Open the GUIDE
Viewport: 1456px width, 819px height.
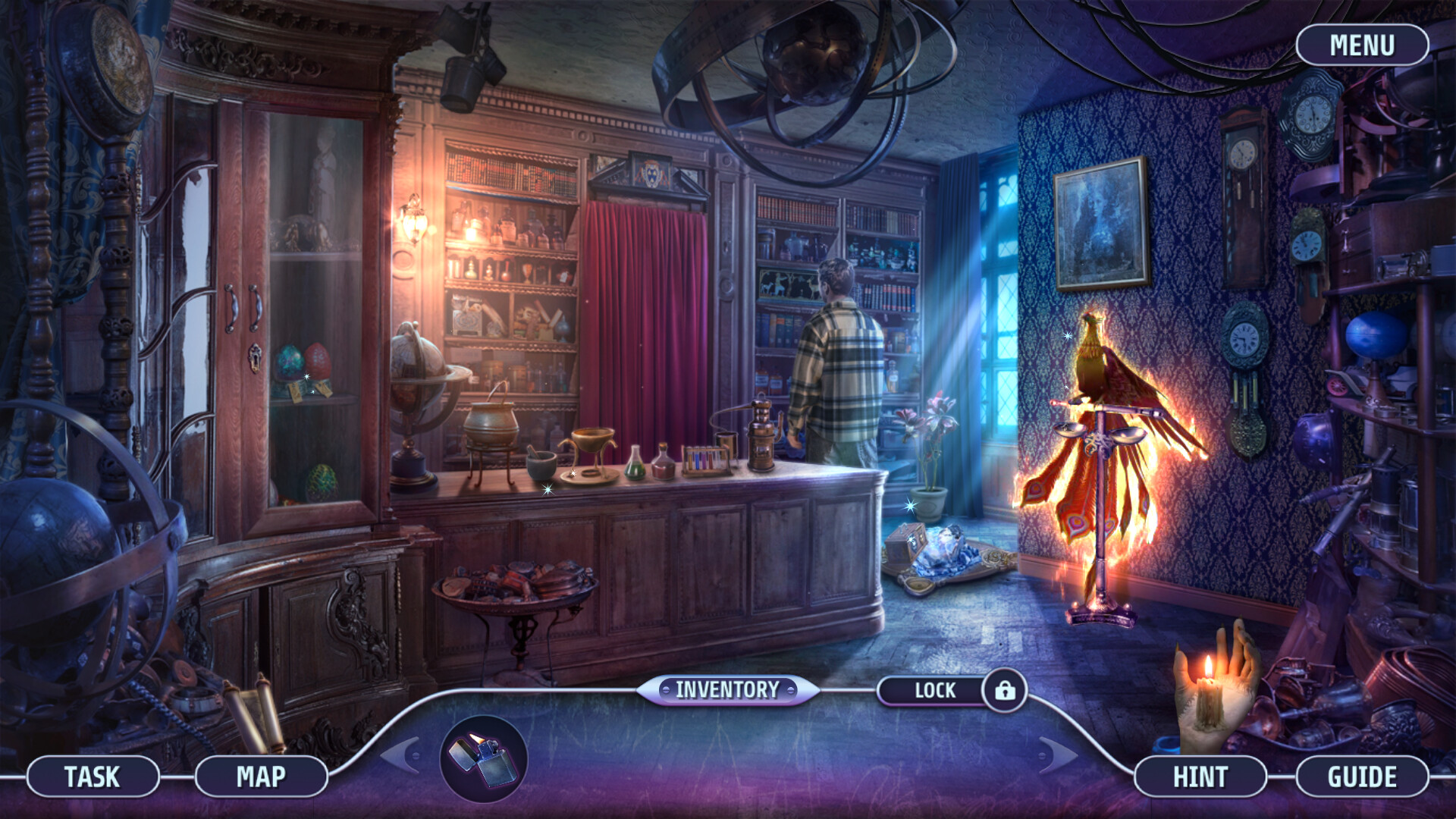tap(1363, 776)
